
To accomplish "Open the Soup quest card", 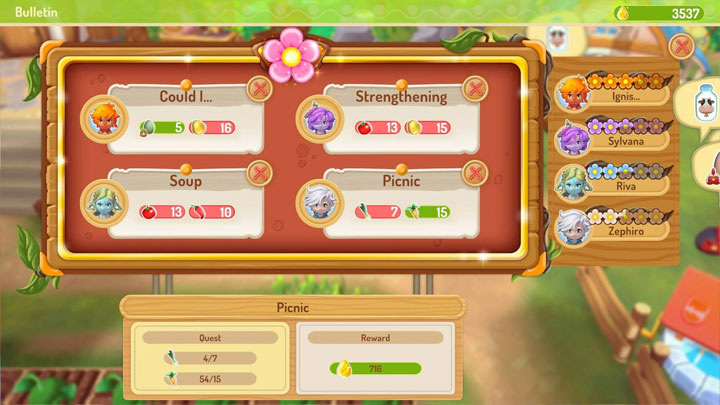I will (185, 202).
